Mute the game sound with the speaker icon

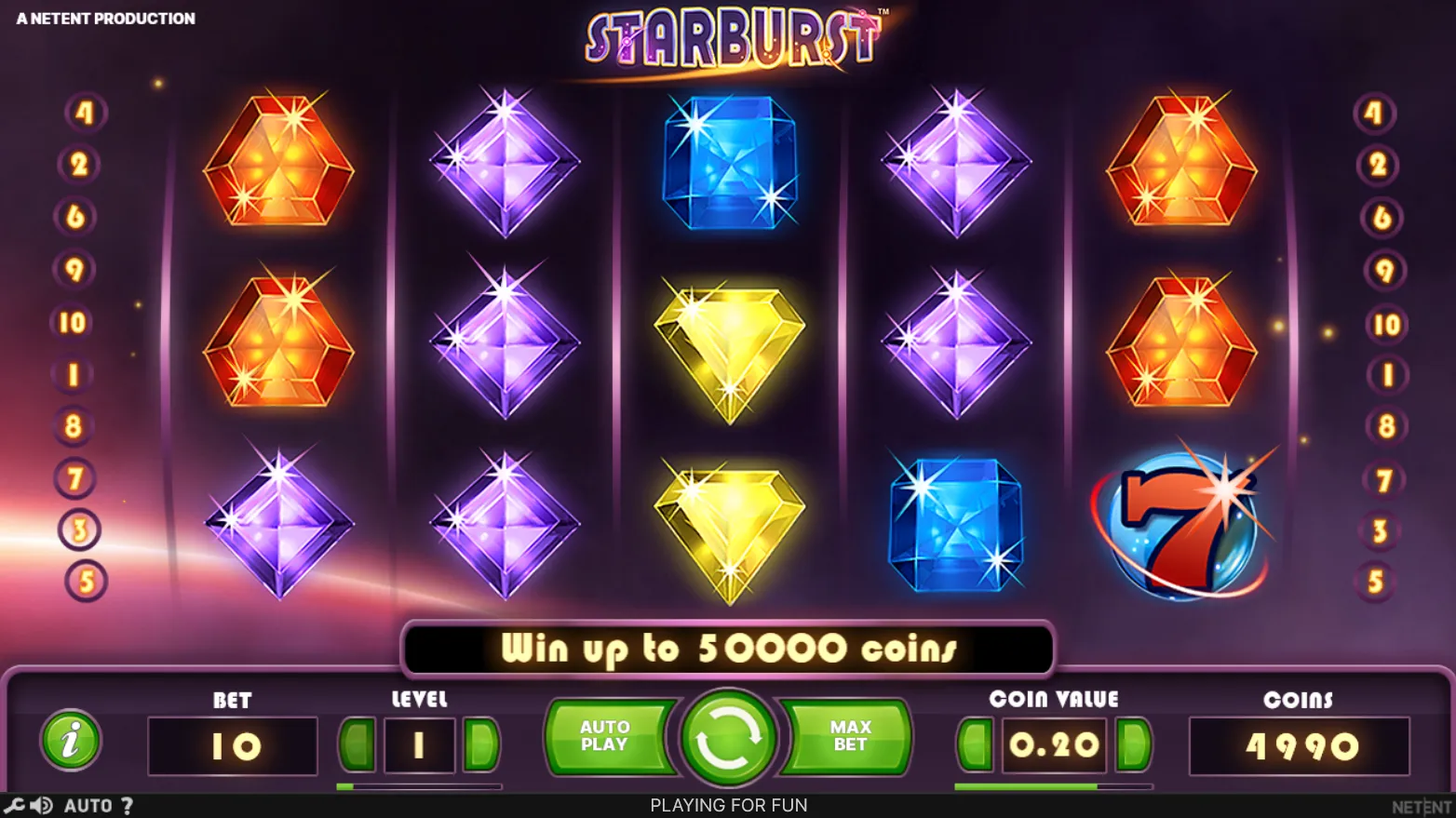click(39, 805)
